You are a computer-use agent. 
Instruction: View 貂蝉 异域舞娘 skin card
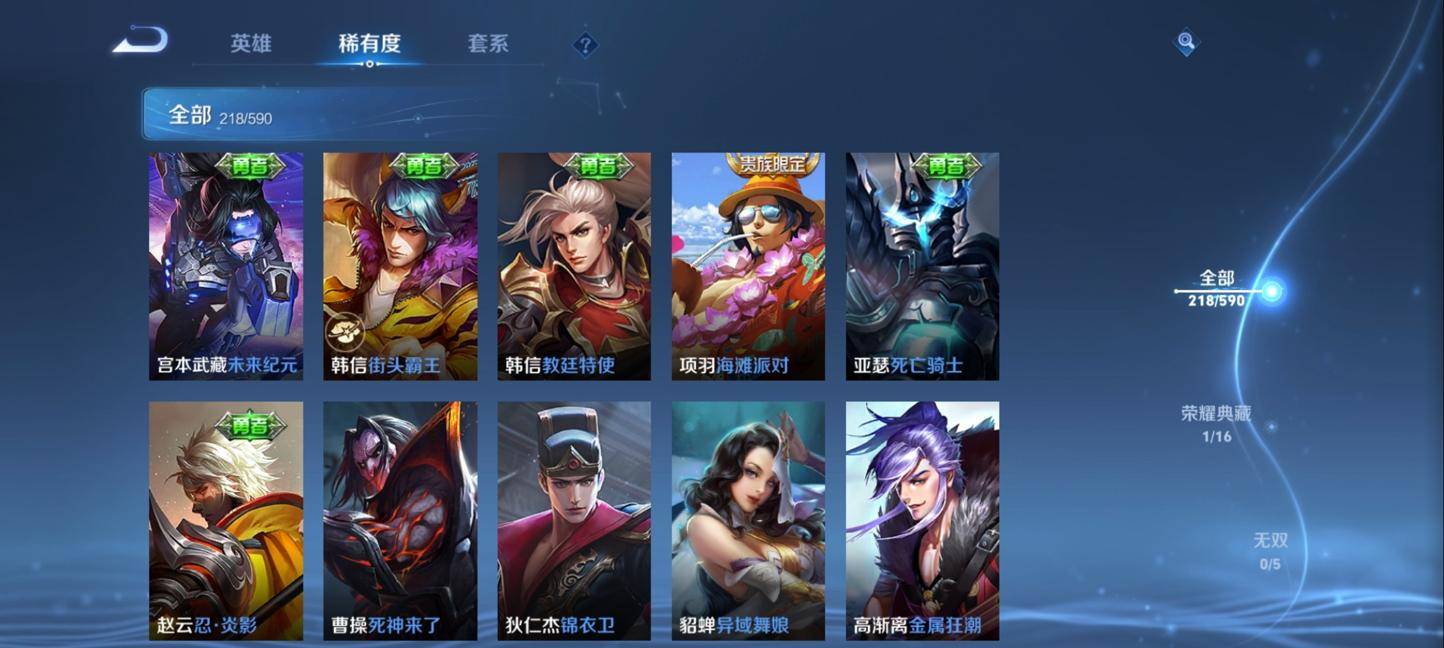coord(748,520)
